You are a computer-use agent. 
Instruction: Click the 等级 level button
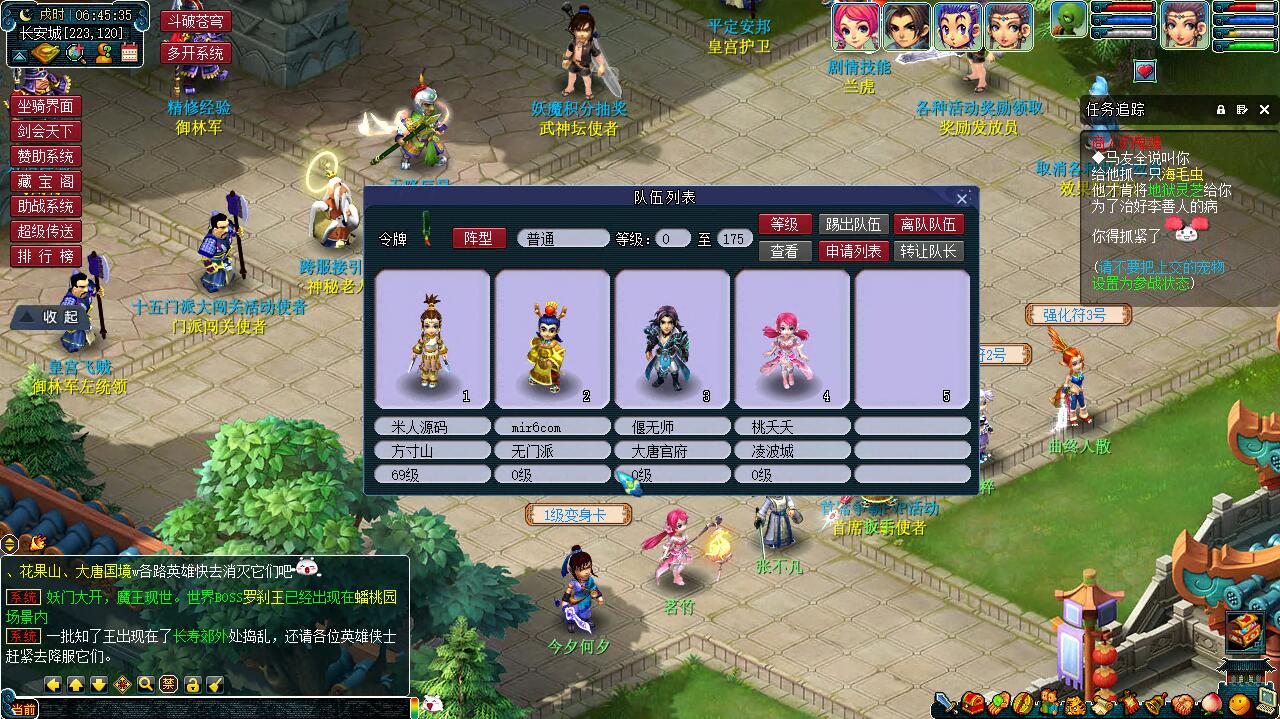click(785, 225)
